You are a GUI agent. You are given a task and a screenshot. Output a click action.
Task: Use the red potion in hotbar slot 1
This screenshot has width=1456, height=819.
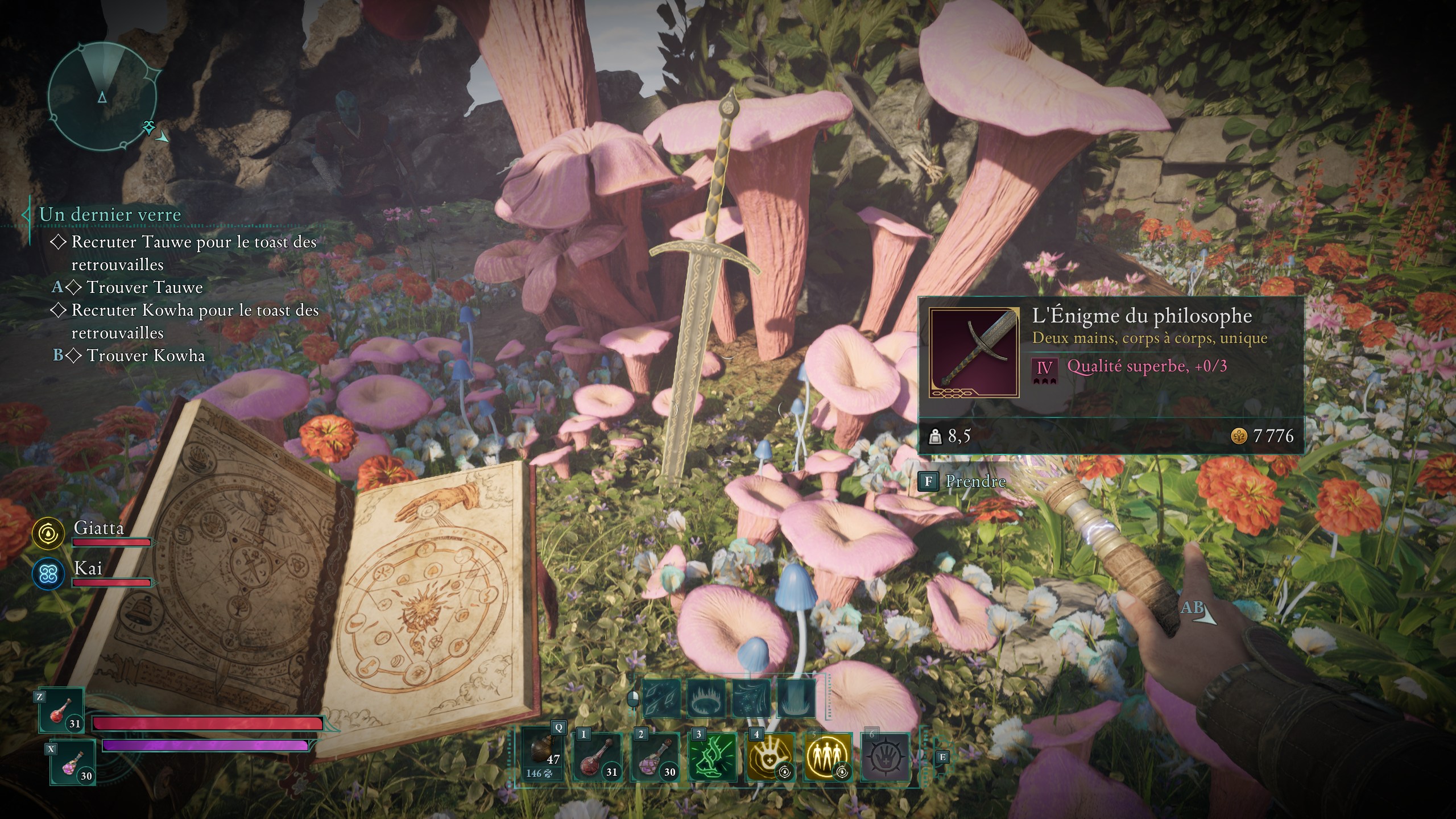click(x=597, y=757)
